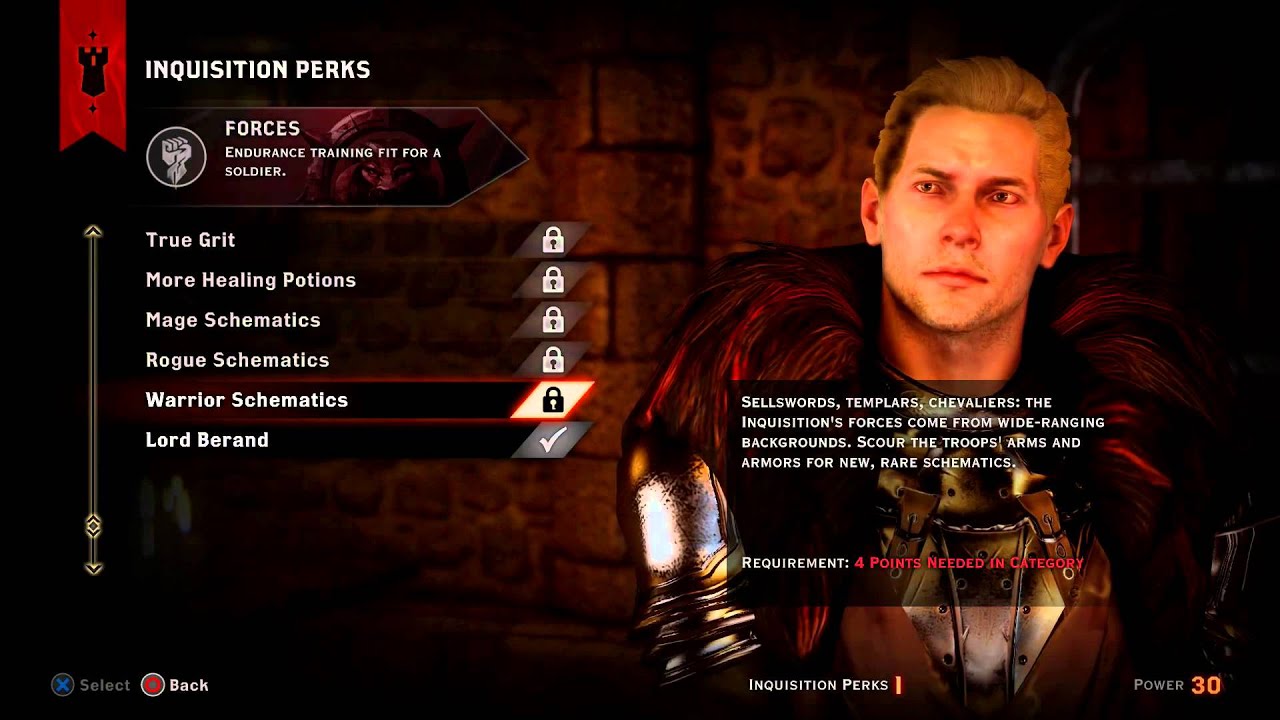Click the lock icon on More Healing Potions

click(x=555, y=280)
